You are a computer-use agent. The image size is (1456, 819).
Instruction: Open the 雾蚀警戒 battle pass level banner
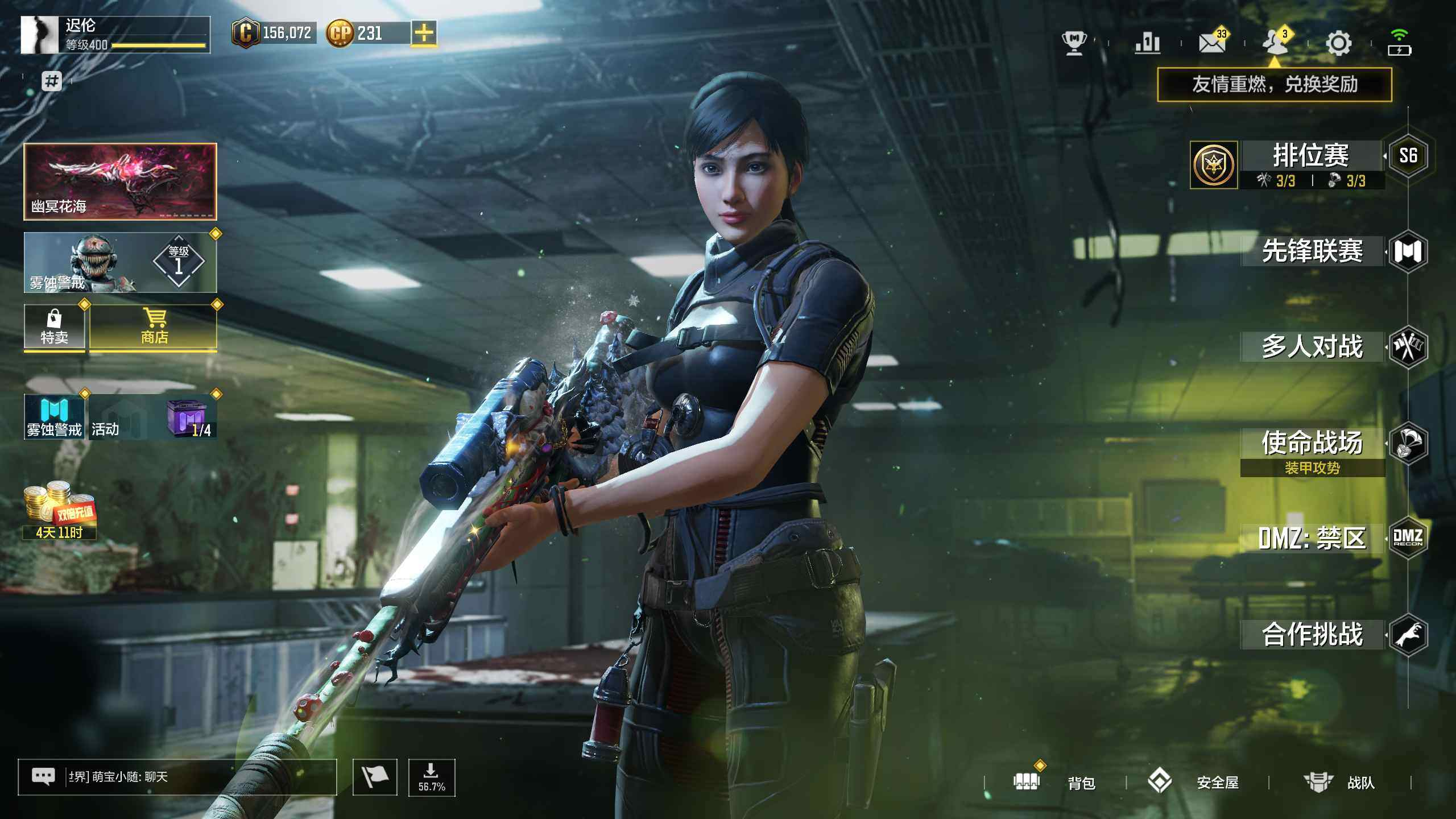point(120,263)
